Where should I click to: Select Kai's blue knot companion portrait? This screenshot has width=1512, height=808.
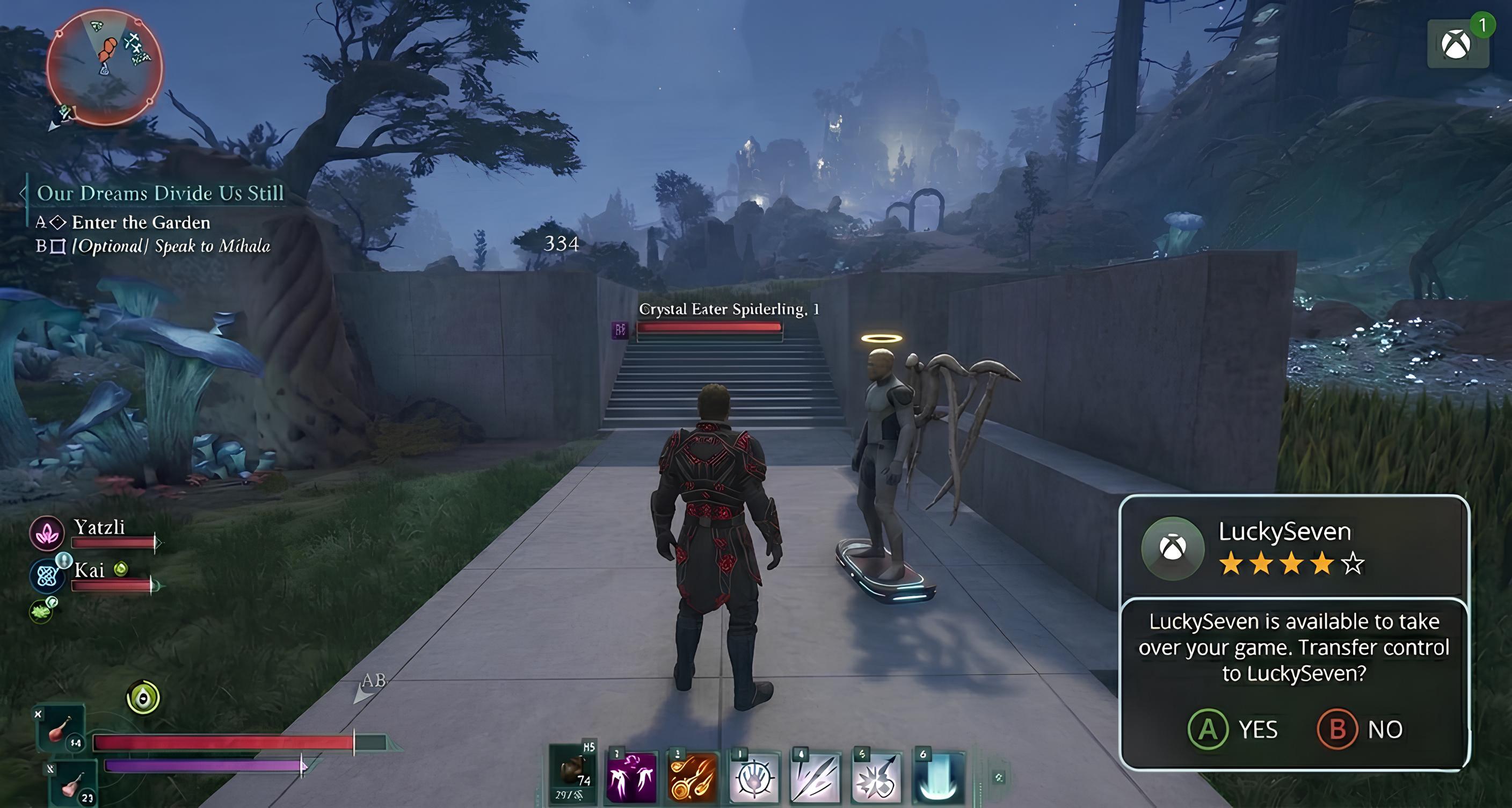47,575
